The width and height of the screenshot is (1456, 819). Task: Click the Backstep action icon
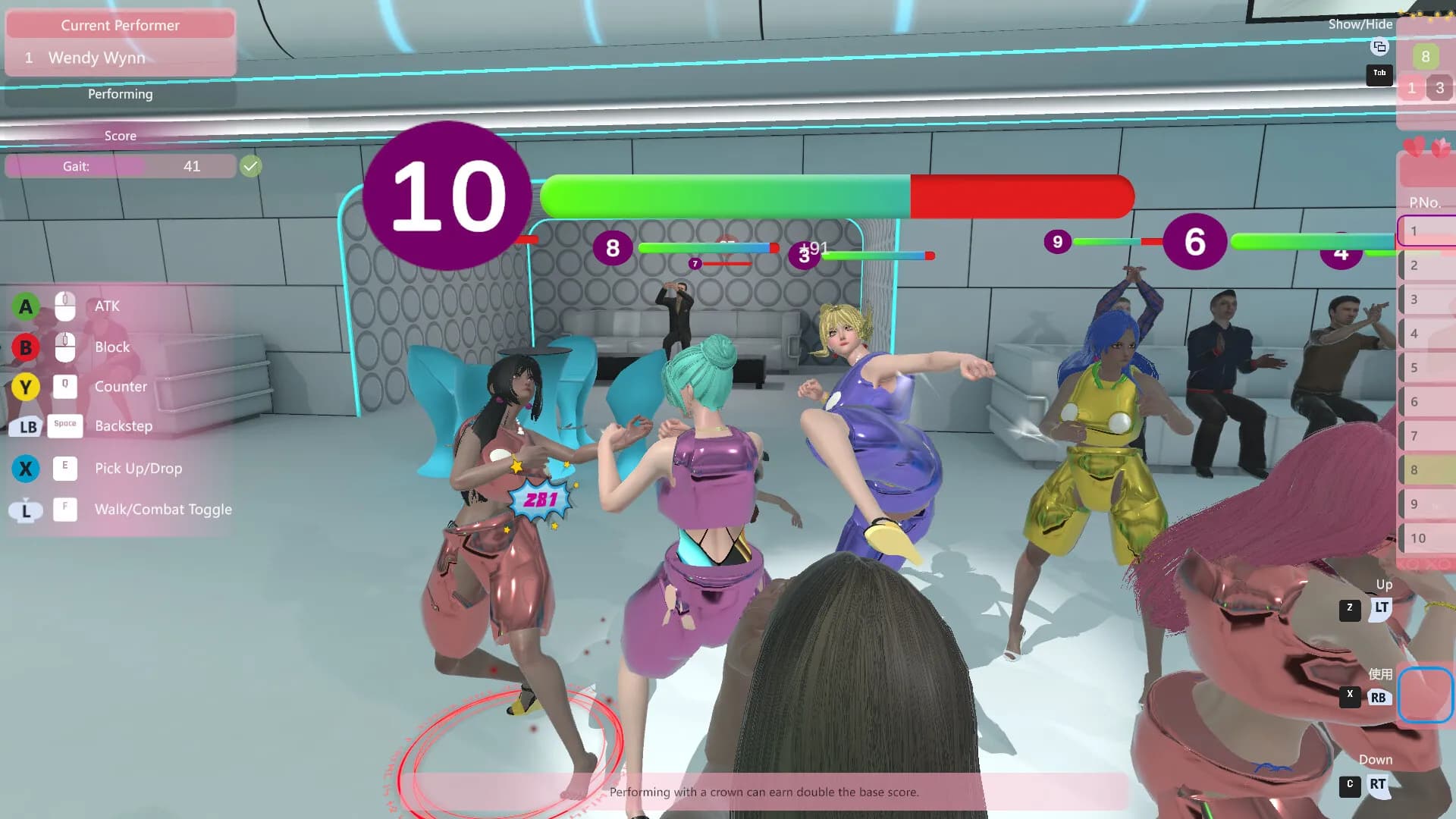[x=26, y=426]
